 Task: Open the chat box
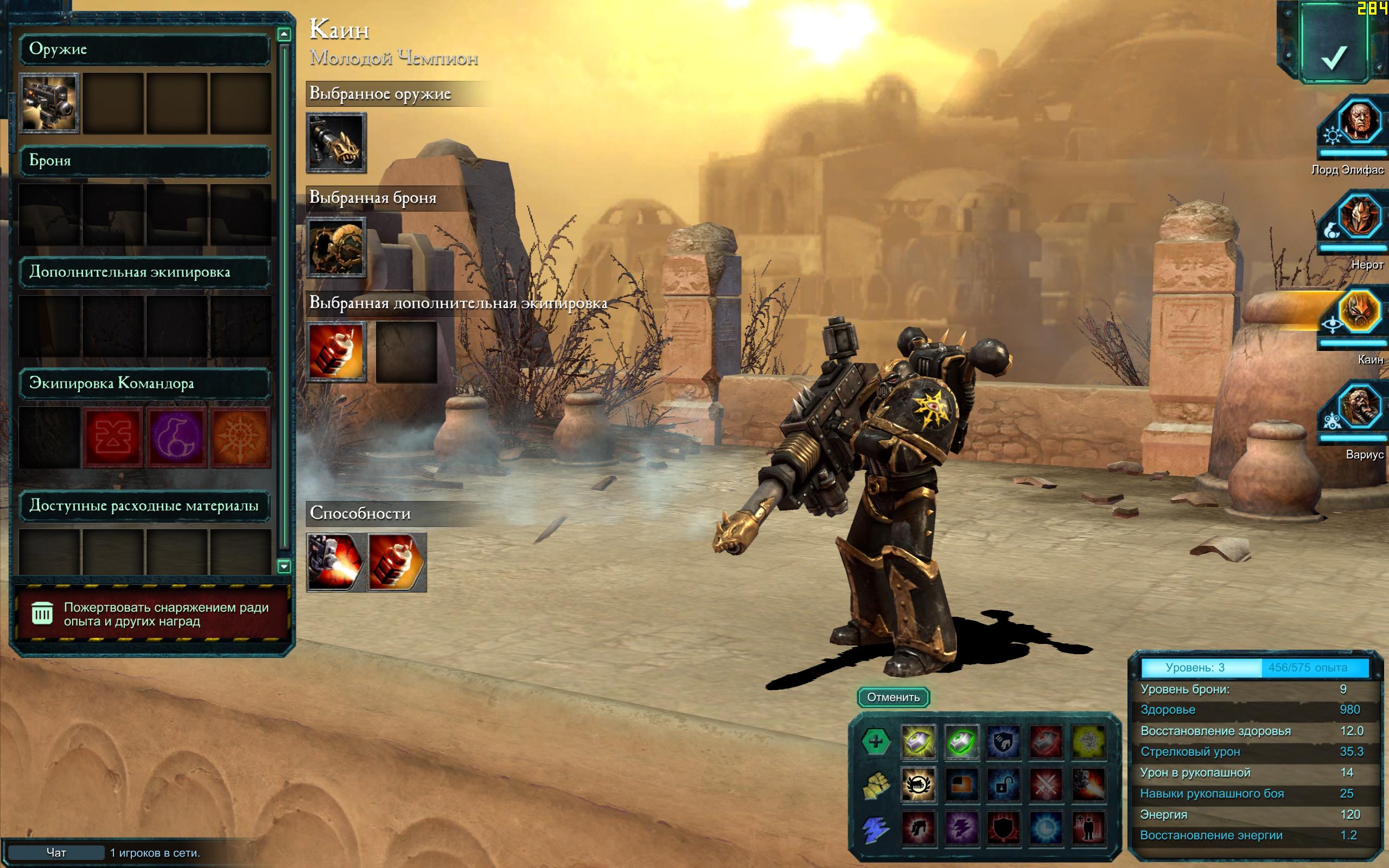pyautogui.click(x=56, y=852)
